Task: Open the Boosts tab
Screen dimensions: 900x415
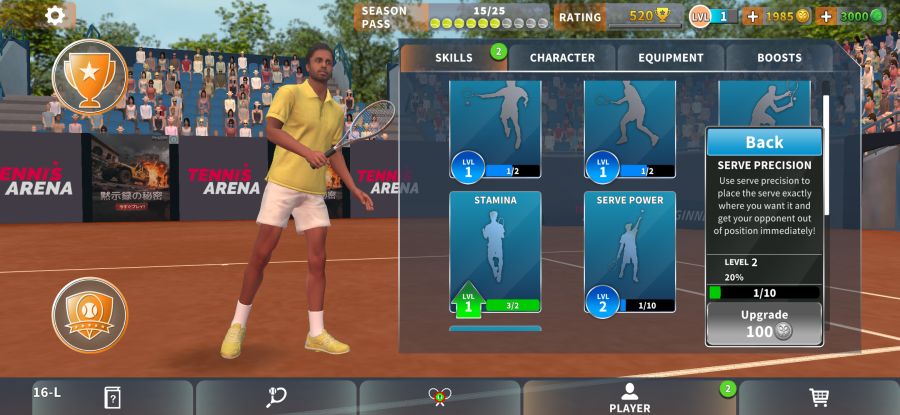Action: pos(779,58)
